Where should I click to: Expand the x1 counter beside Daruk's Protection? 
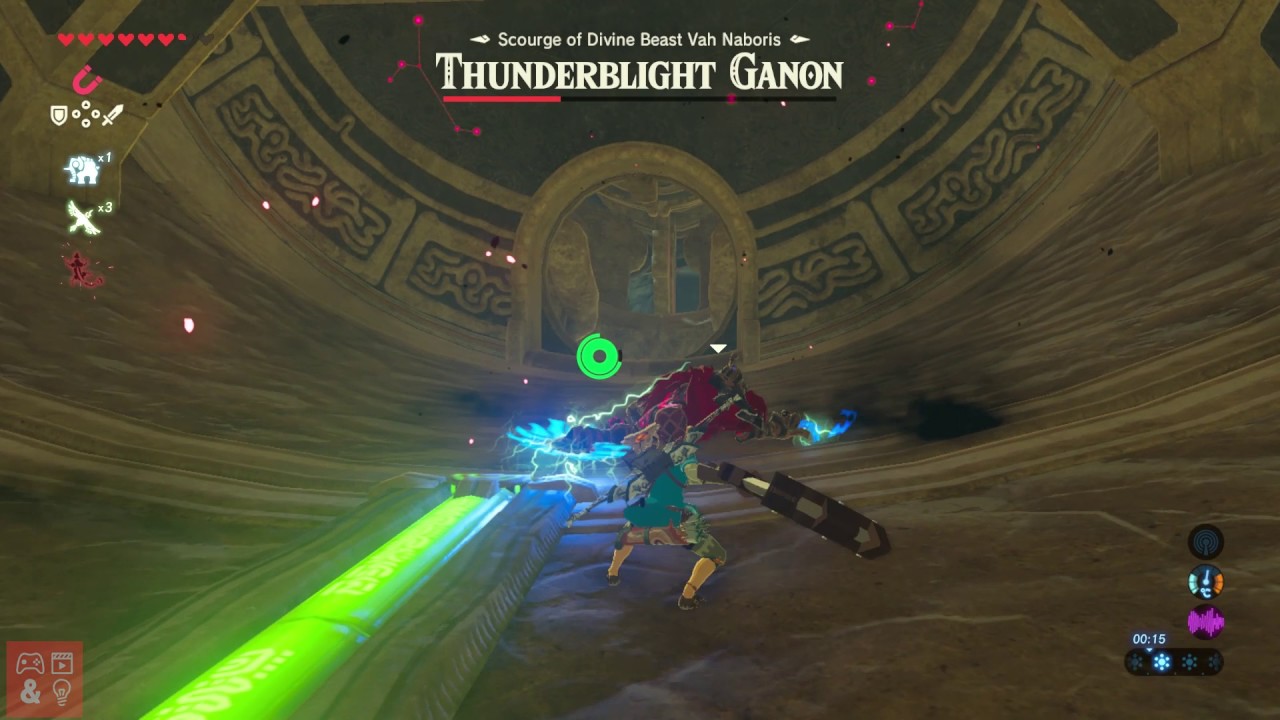(x=103, y=158)
